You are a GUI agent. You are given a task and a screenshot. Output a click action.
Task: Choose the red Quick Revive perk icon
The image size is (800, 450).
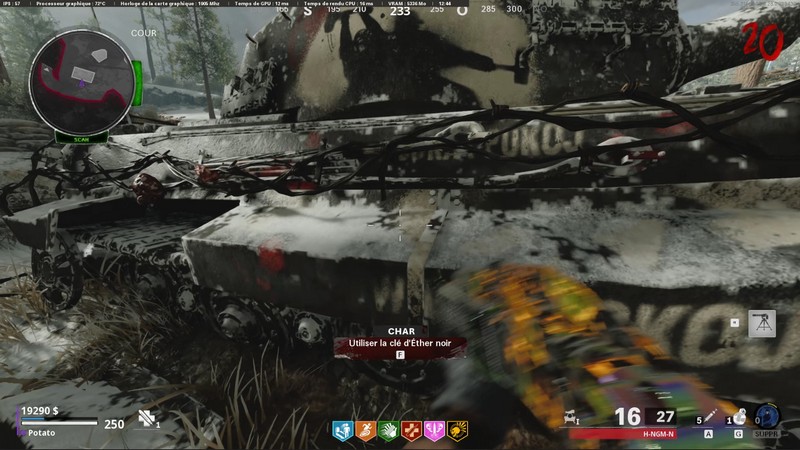pyautogui.click(x=411, y=431)
